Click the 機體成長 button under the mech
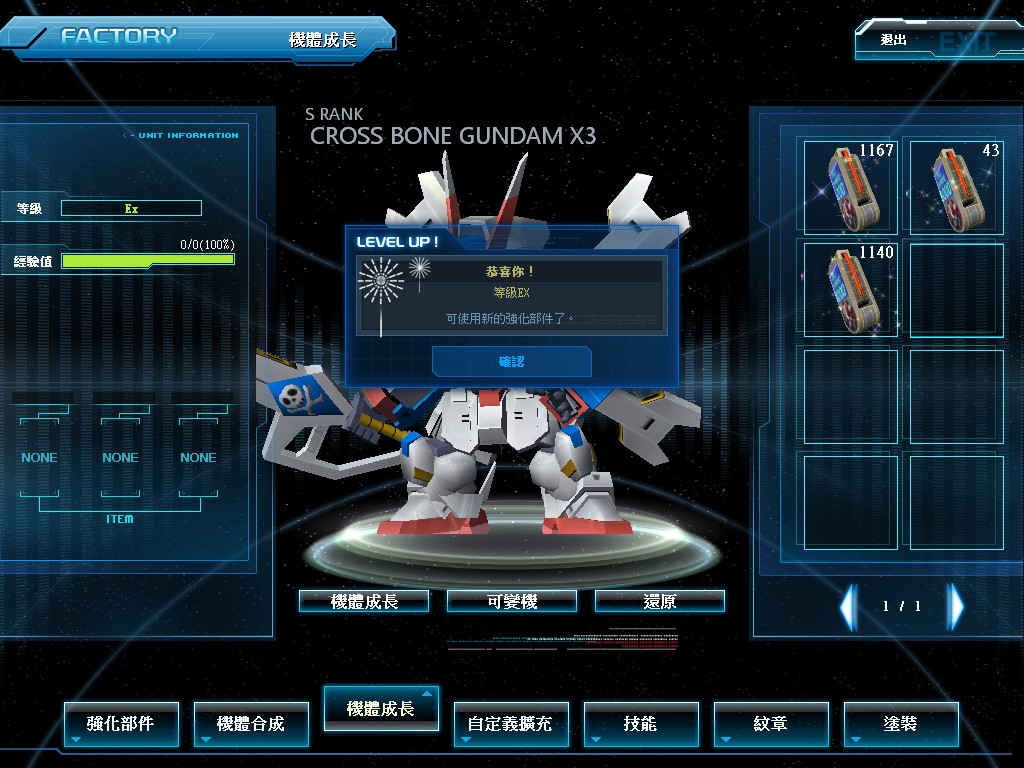The height and width of the screenshot is (768, 1024). 364,601
